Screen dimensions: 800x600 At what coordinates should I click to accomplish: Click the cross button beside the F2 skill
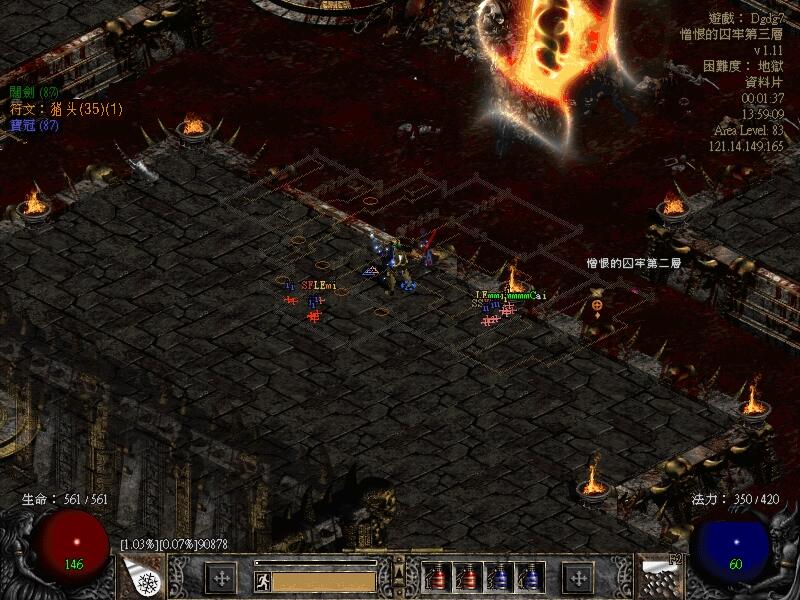click(x=577, y=578)
